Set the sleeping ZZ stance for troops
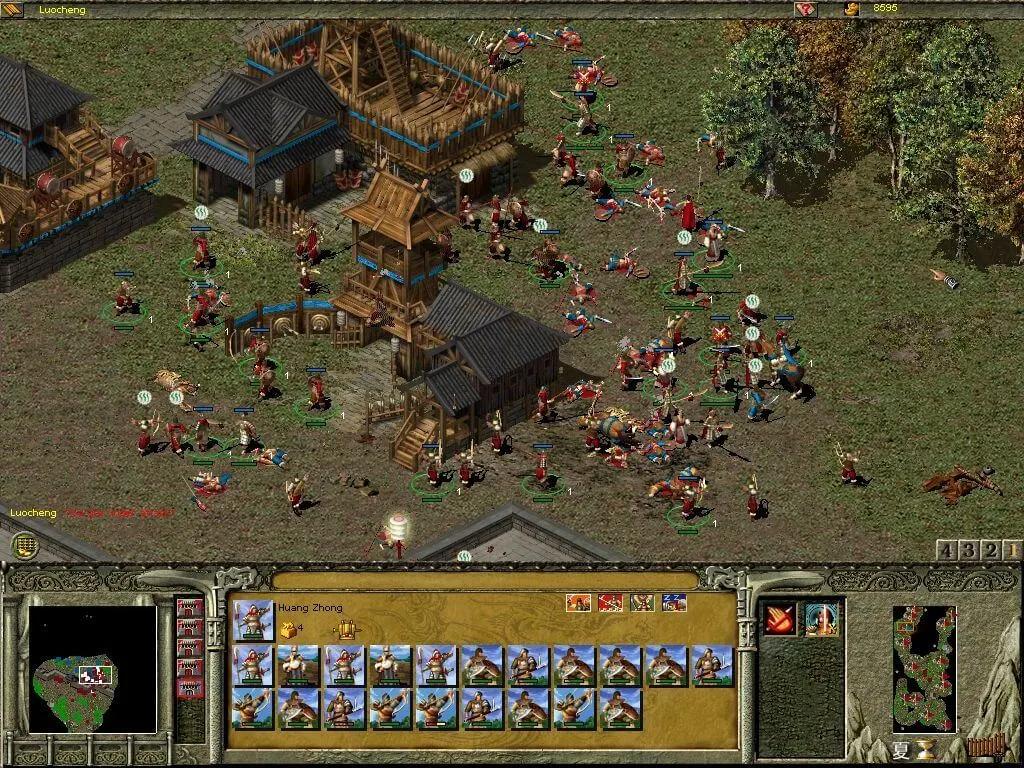The image size is (1024, 768). pos(674,603)
